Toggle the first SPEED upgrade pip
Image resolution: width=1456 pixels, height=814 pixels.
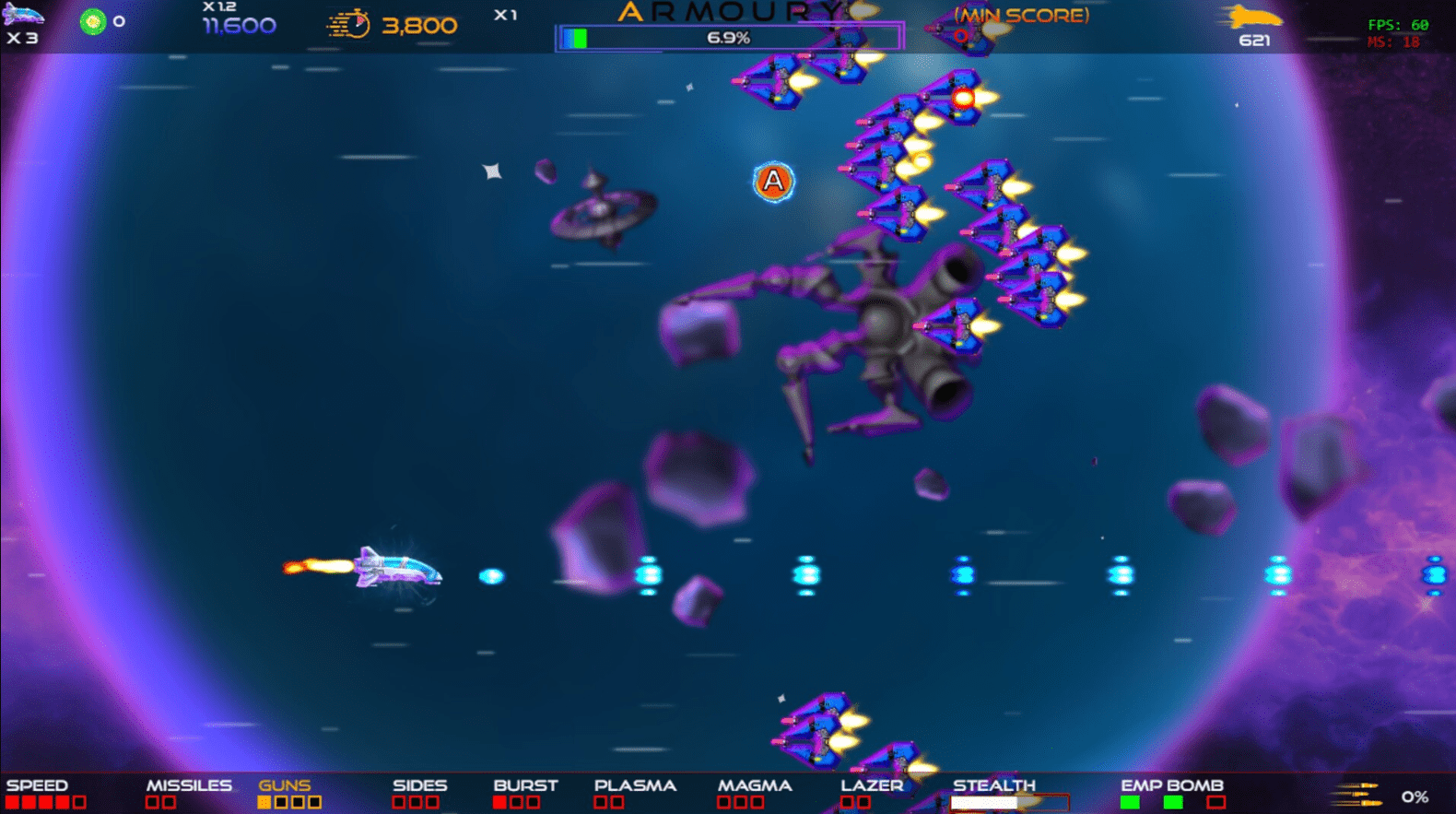[x=11, y=802]
